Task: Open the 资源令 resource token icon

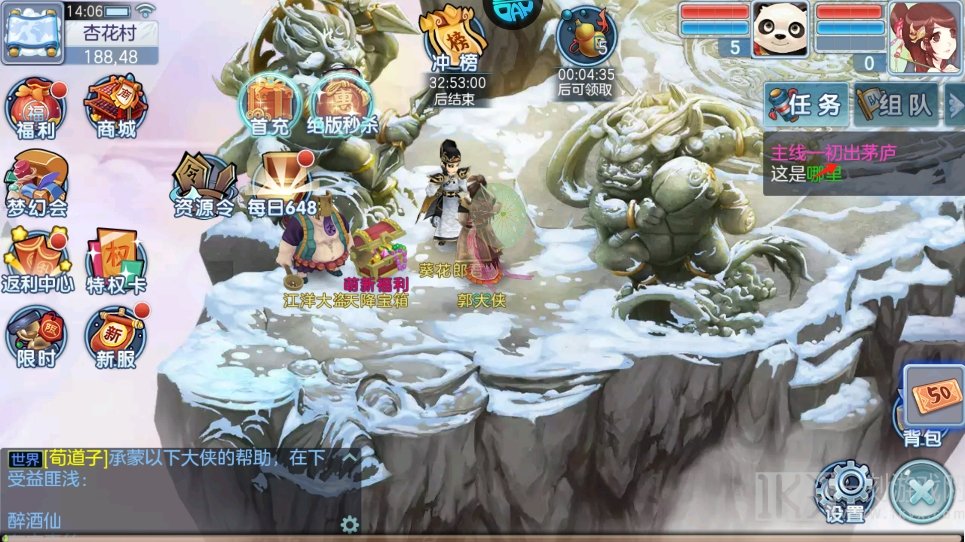Action: (x=204, y=186)
